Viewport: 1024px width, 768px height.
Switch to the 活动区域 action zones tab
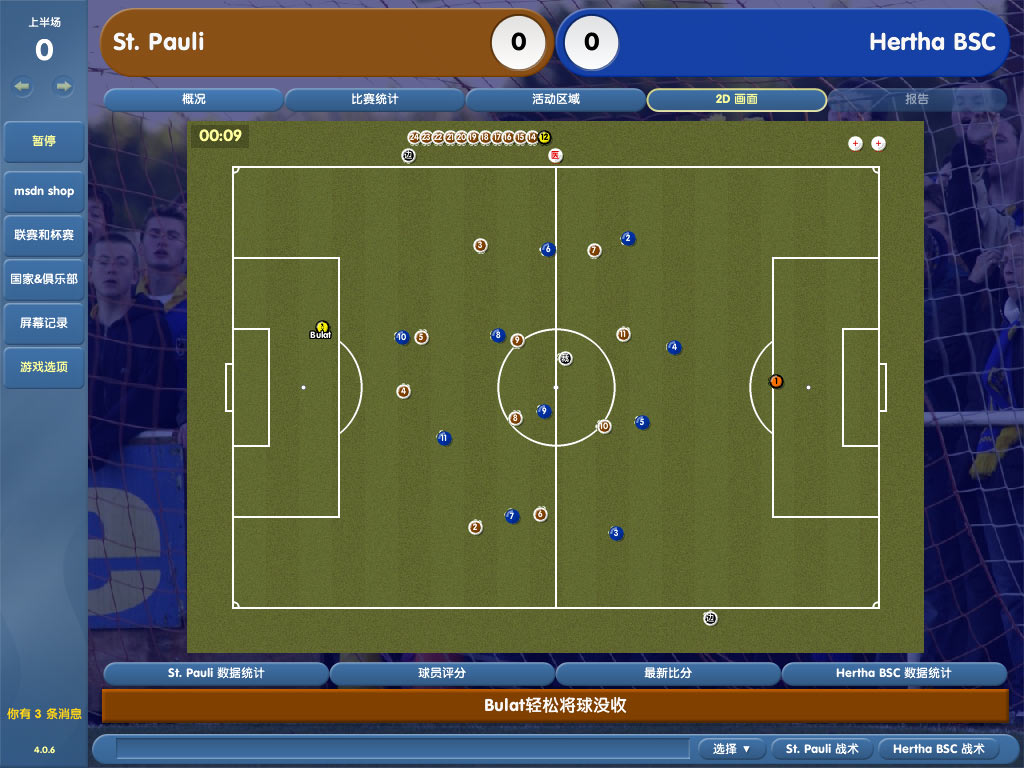(x=556, y=100)
